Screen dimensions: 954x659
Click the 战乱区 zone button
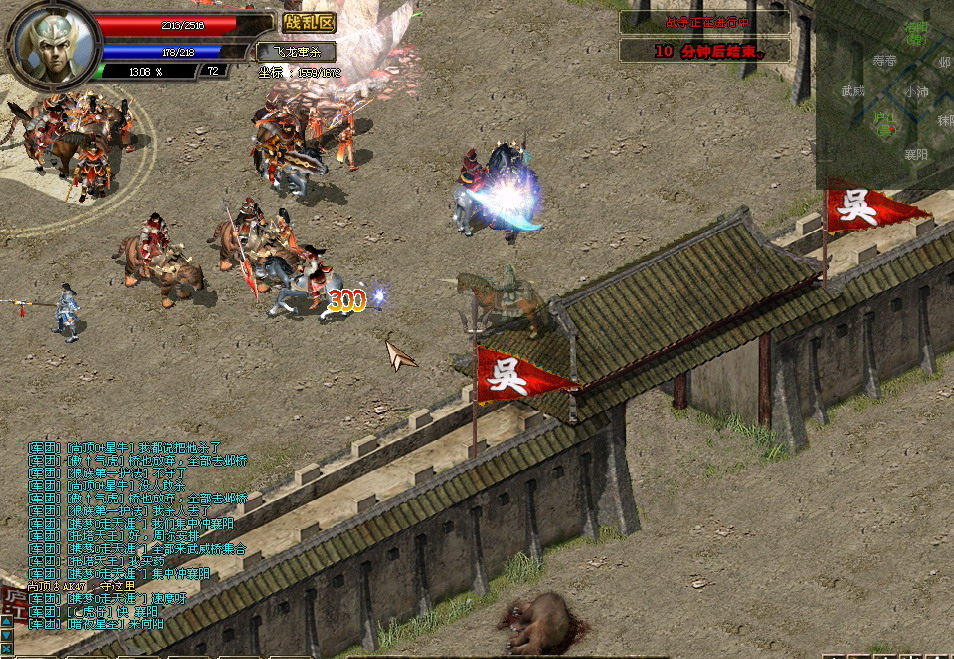coord(308,23)
